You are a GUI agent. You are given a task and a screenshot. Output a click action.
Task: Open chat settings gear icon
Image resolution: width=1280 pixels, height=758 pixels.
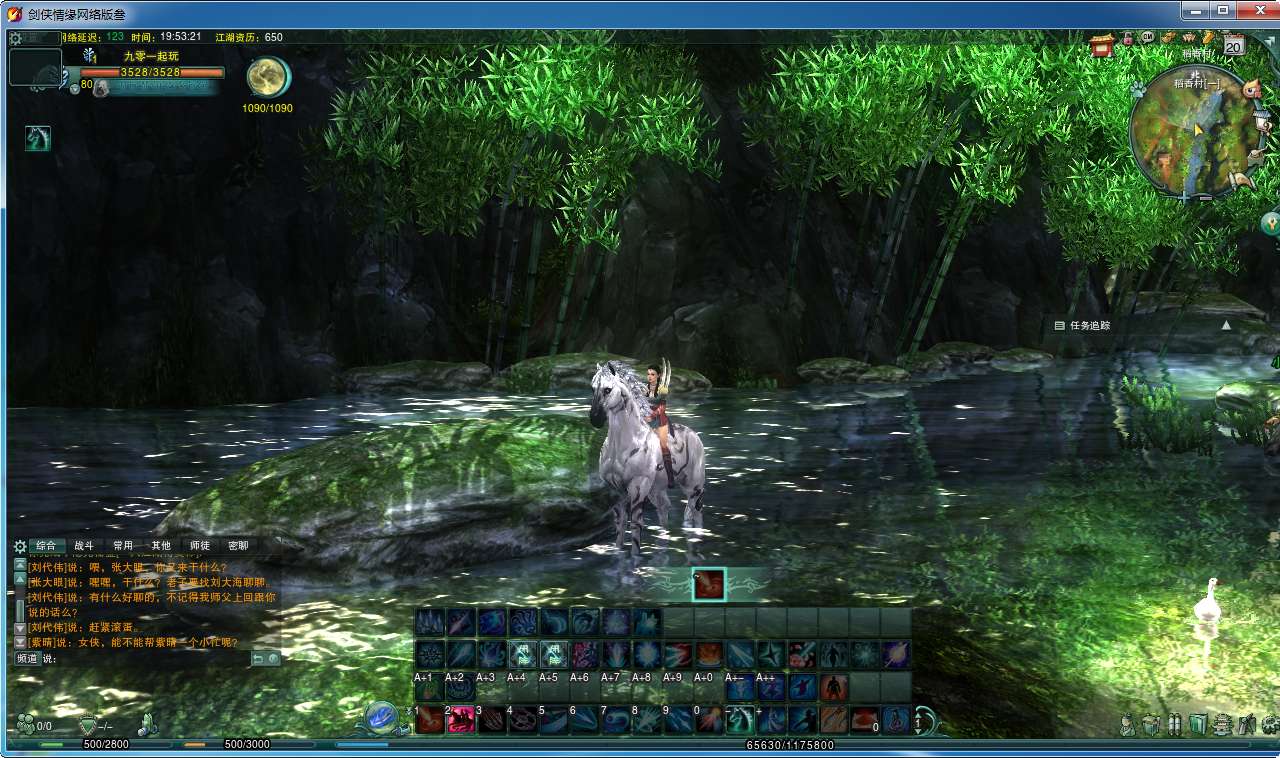[19, 546]
